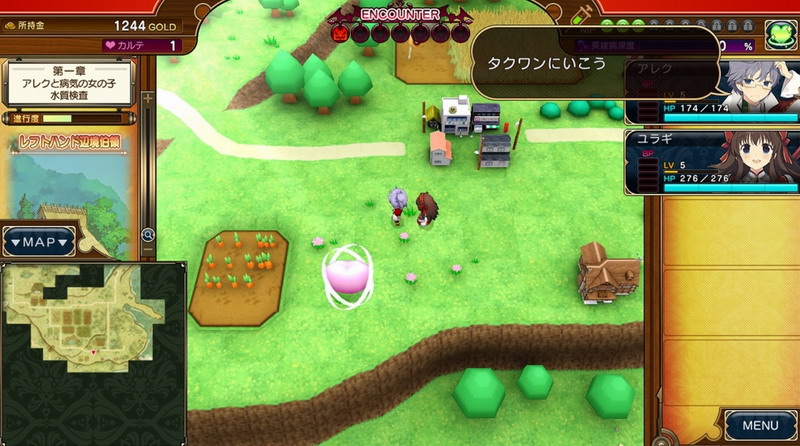800x446 pixels.
Task: Open the Karte counter with heart icon
Action: coord(142,45)
